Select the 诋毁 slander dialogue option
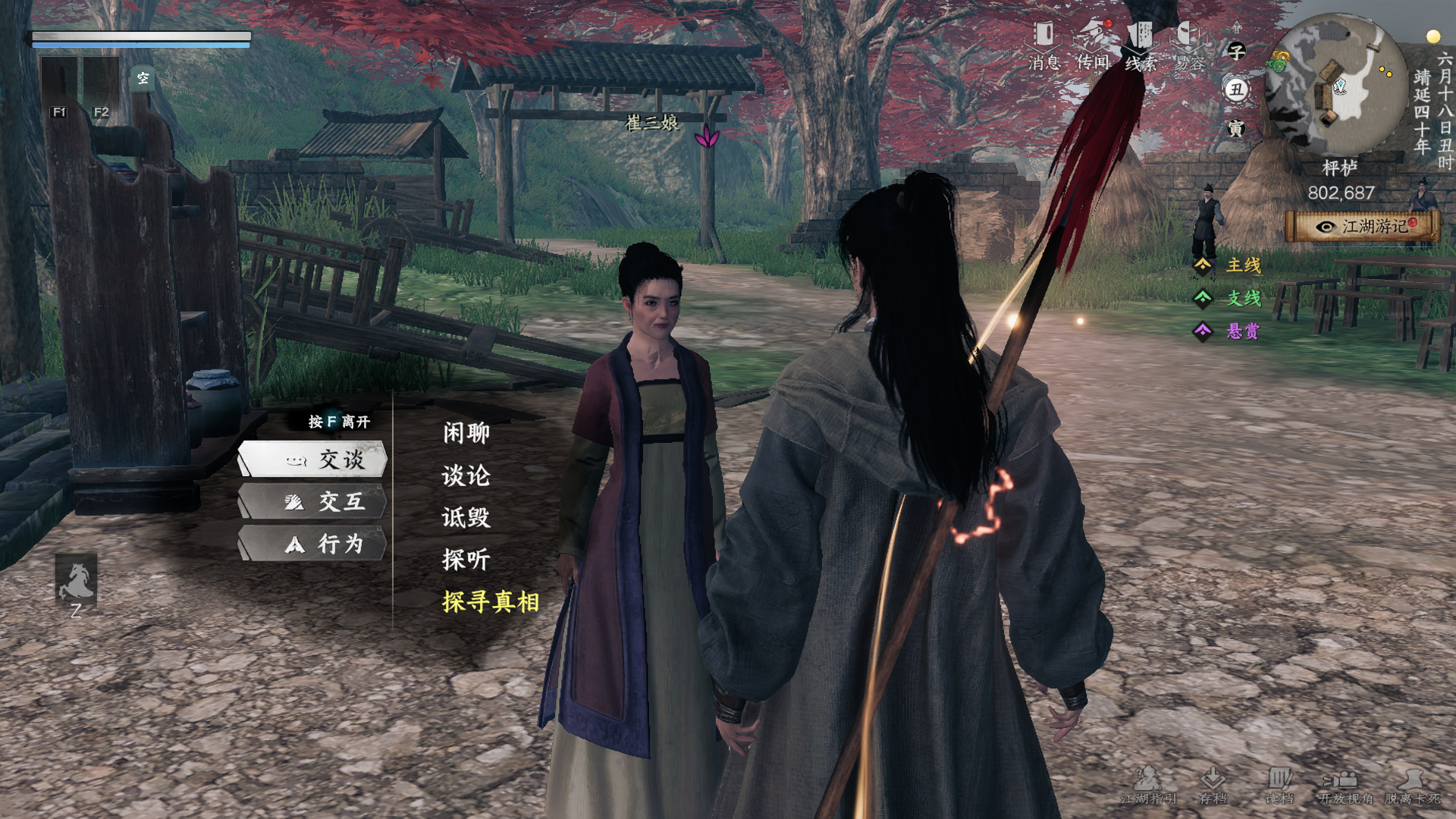Viewport: 1456px width, 819px height. (466, 517)
